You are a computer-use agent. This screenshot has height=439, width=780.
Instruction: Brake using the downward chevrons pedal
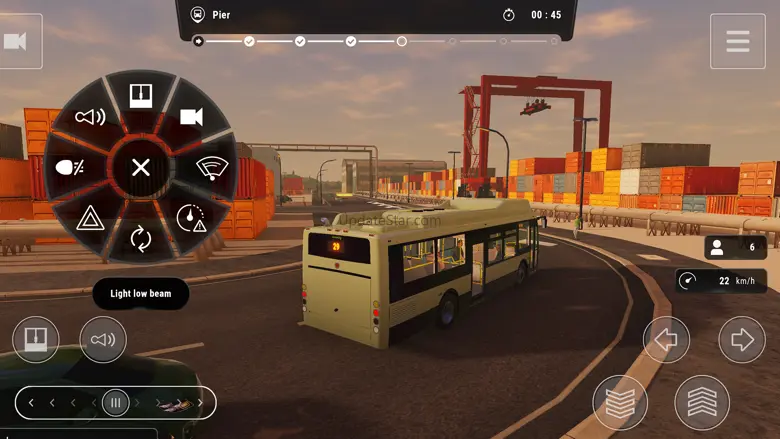point(620,403)
